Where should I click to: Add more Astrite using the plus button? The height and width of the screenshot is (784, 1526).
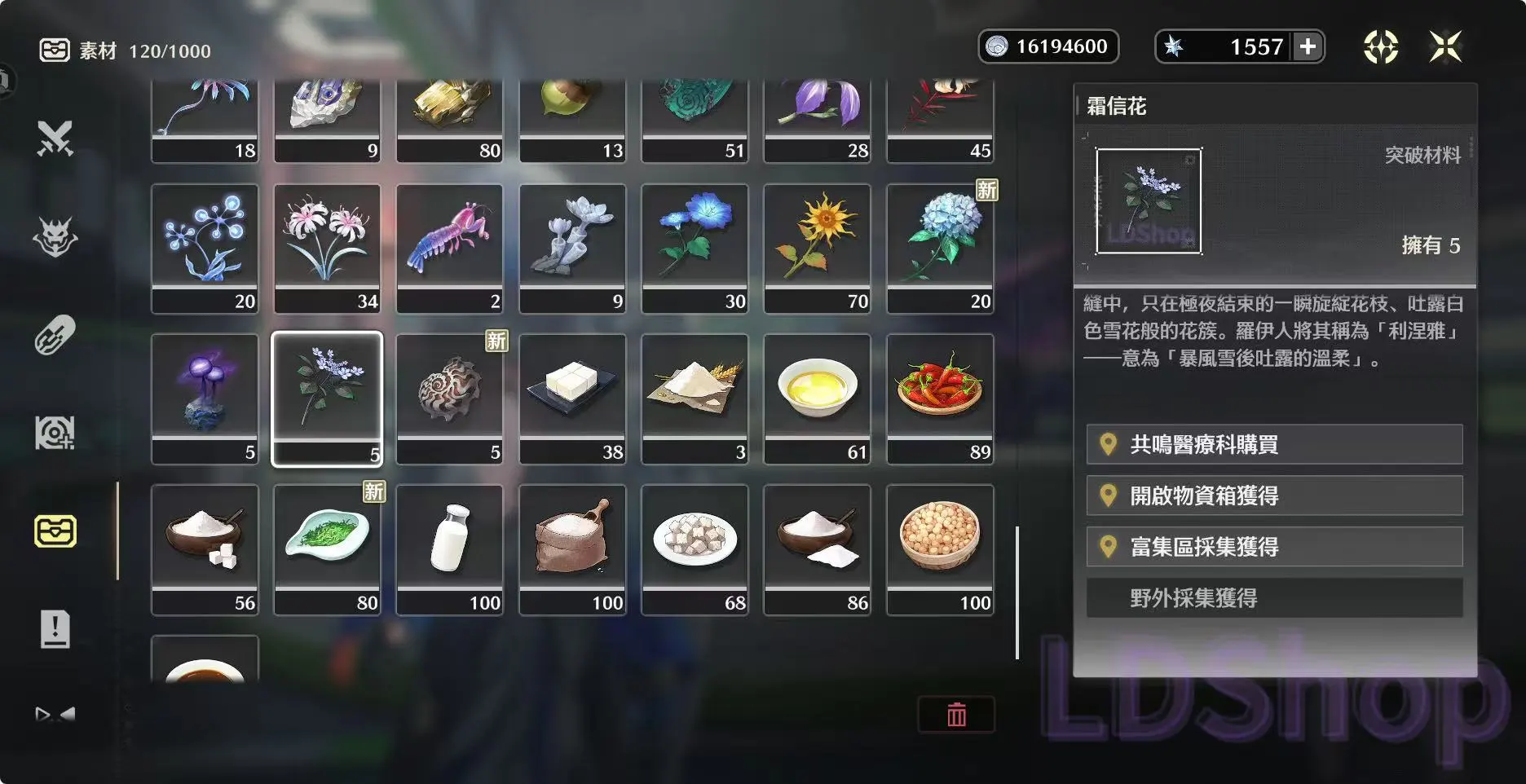click(x=1308, y=46)
